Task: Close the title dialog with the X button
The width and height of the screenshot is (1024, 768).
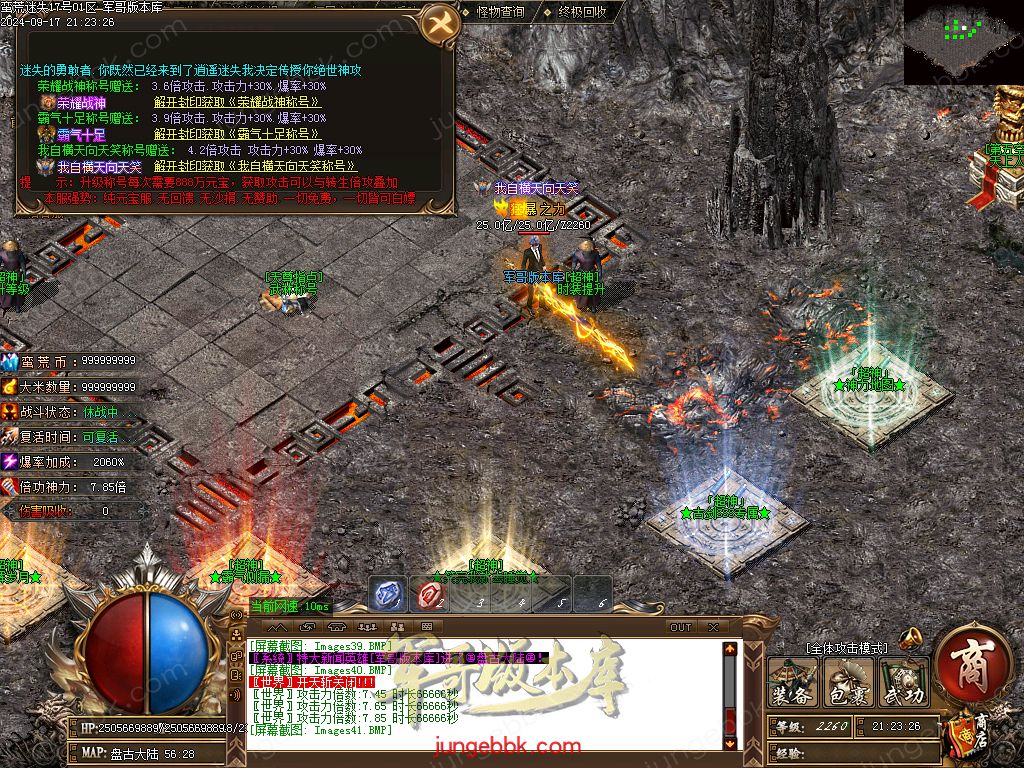Action: (438, 24)
